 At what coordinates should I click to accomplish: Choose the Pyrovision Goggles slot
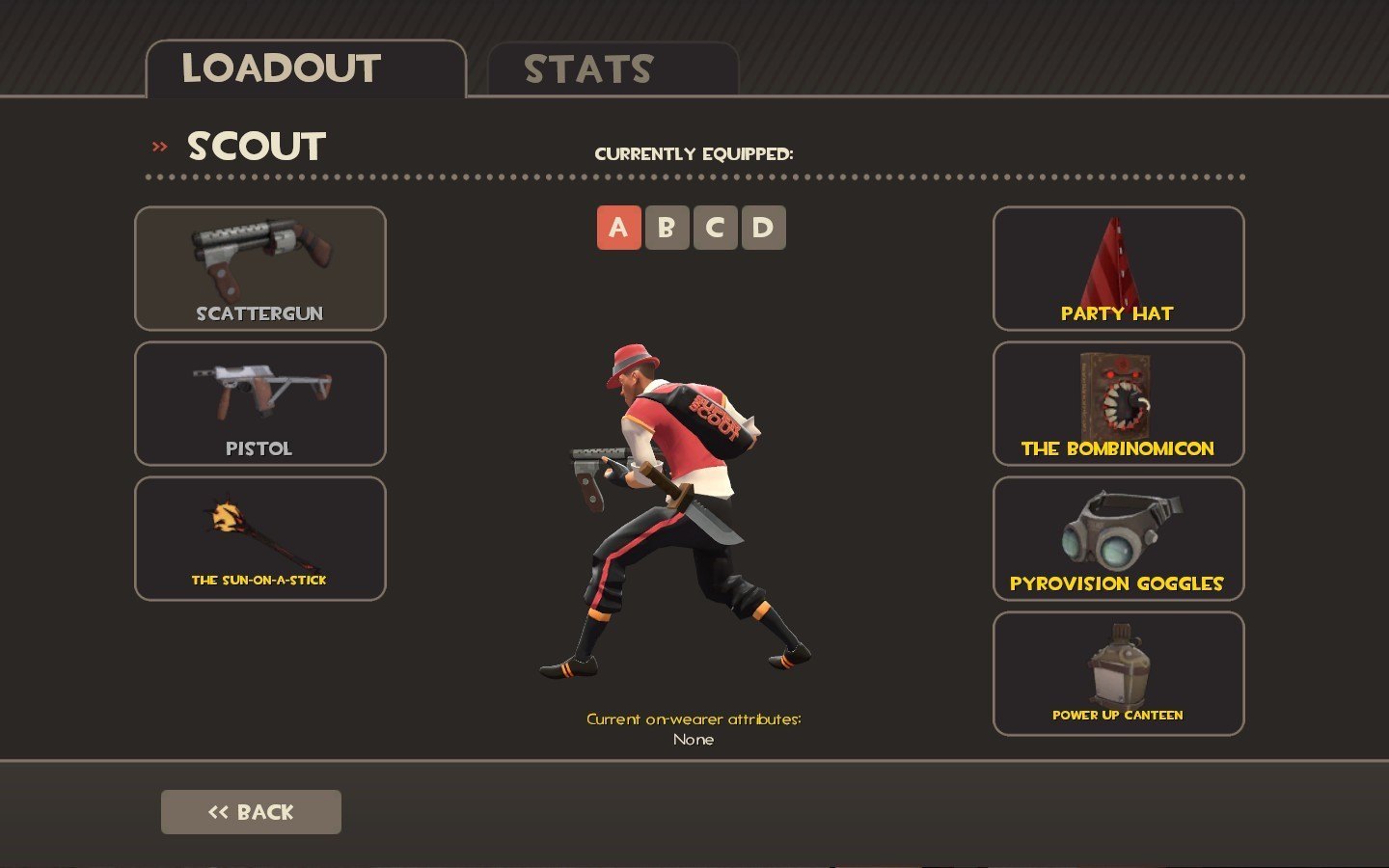1118,539
